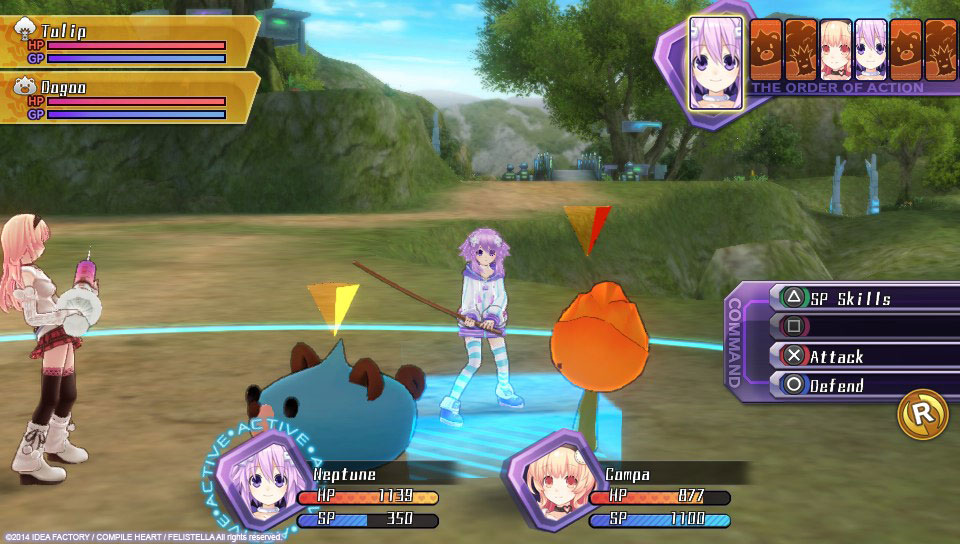Screen dimensions: 960x544
Task: Click Compa's small icon in the action order
Action: [835, 50]
